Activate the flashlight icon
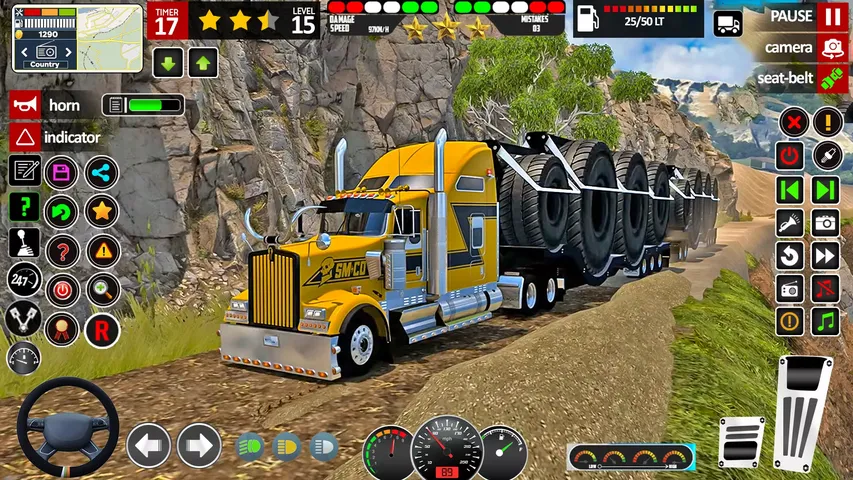Image resolution: width=853 pixels, height=480 pixels. (790, 222)
